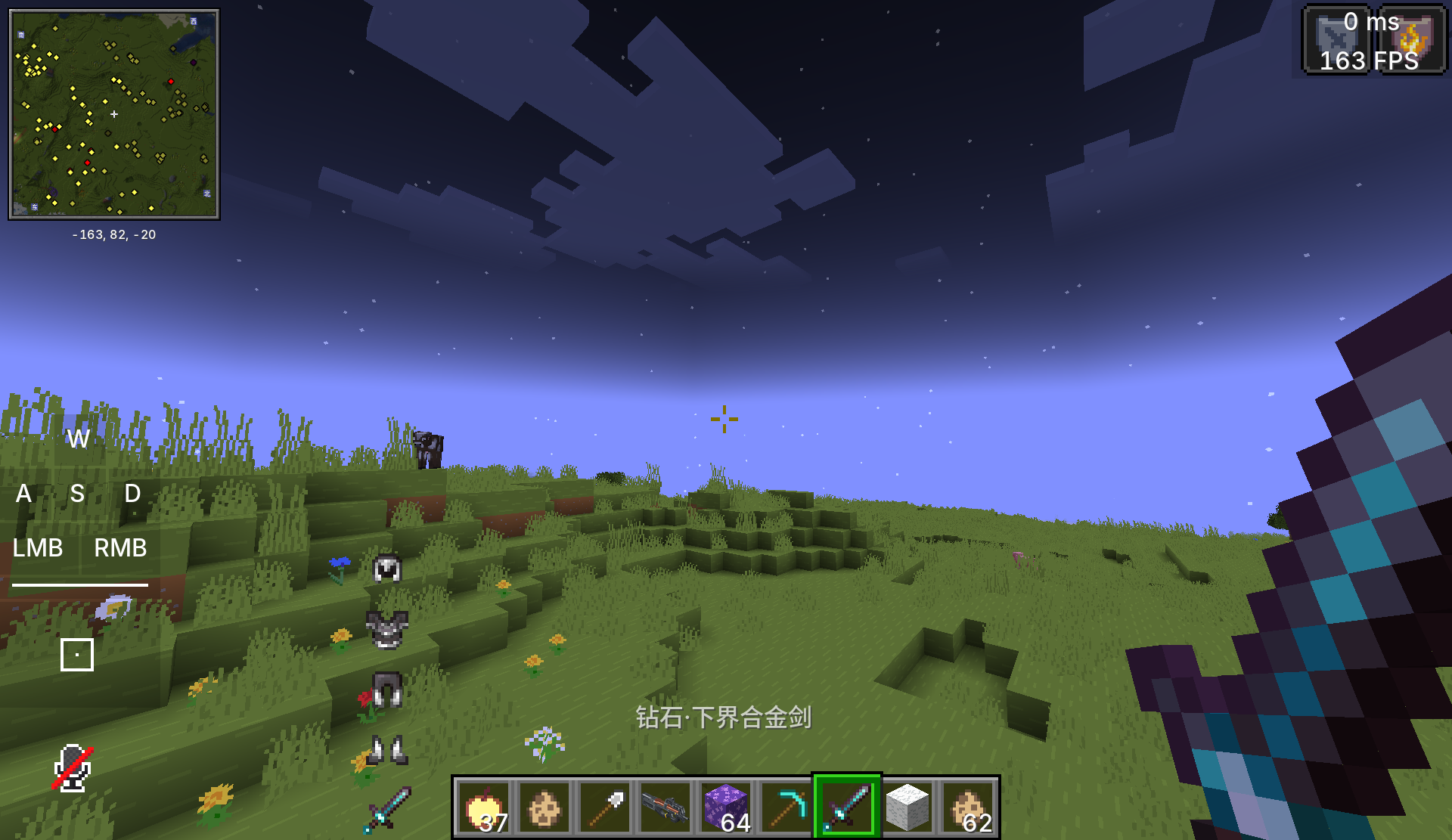Screen dimensions: 1452x840
Task: Choose the iron shovel in the hotbar
Action: click(x=605, y=807)
